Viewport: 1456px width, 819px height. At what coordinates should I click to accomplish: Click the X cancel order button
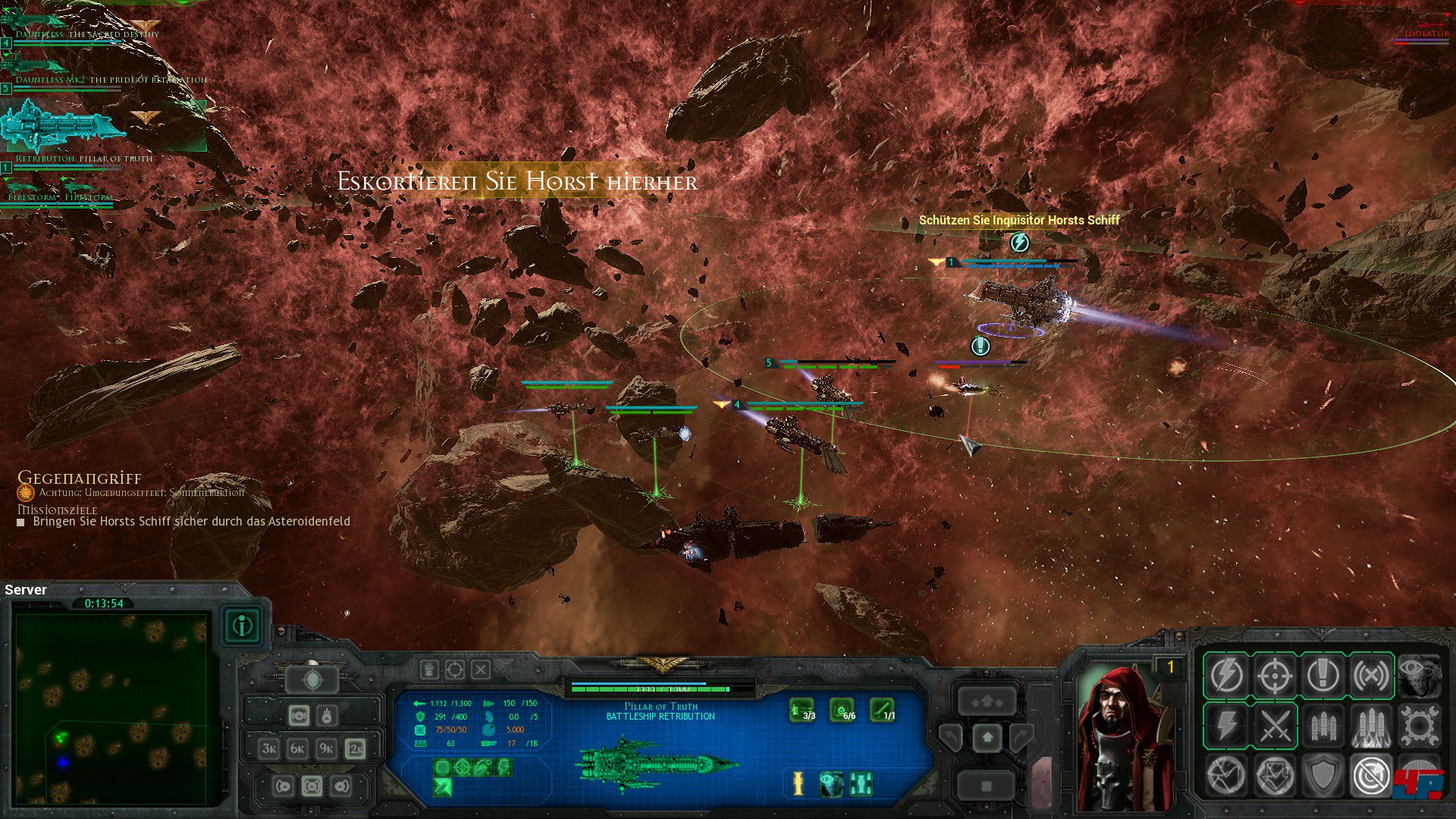[x=481, y=670]
